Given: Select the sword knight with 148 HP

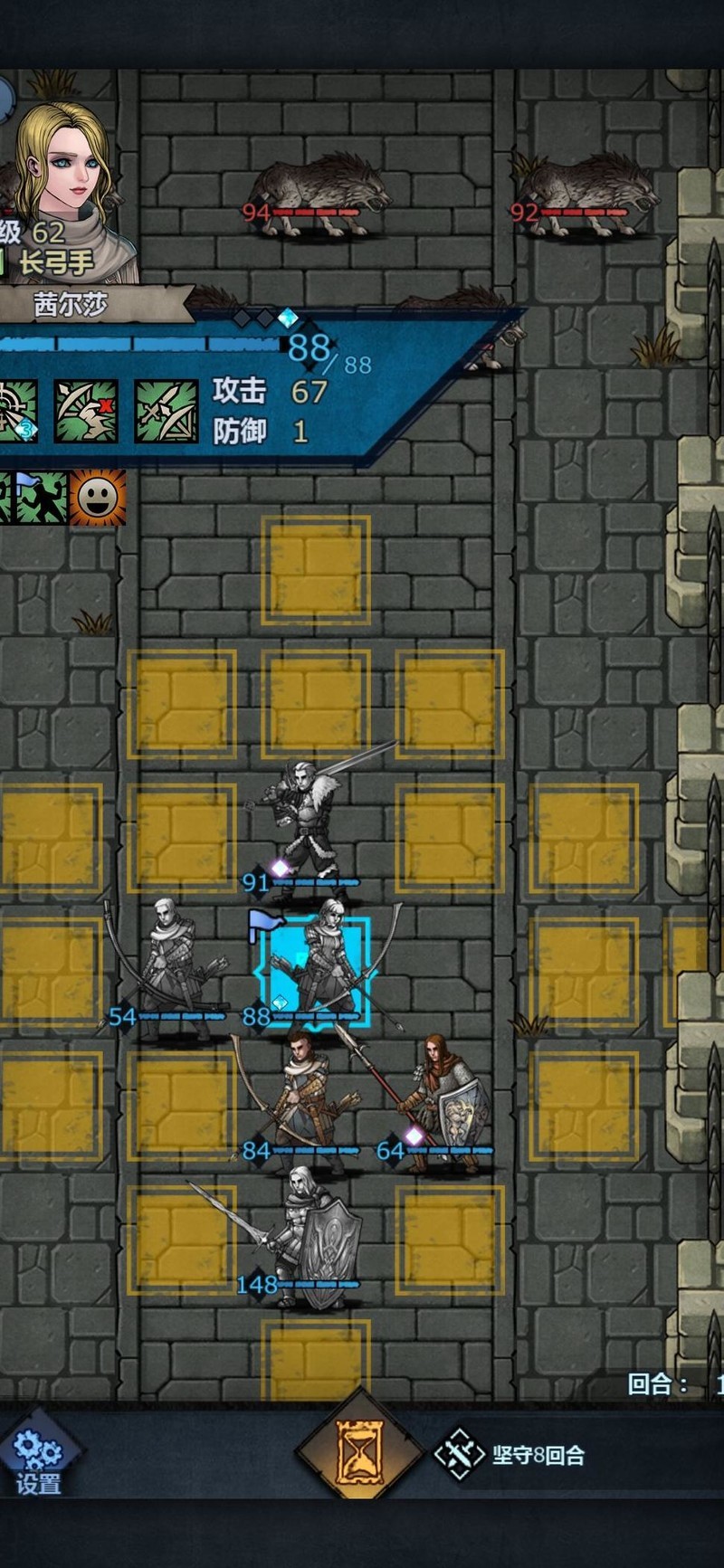Looking at the screenshot, I should (312, 1235).
